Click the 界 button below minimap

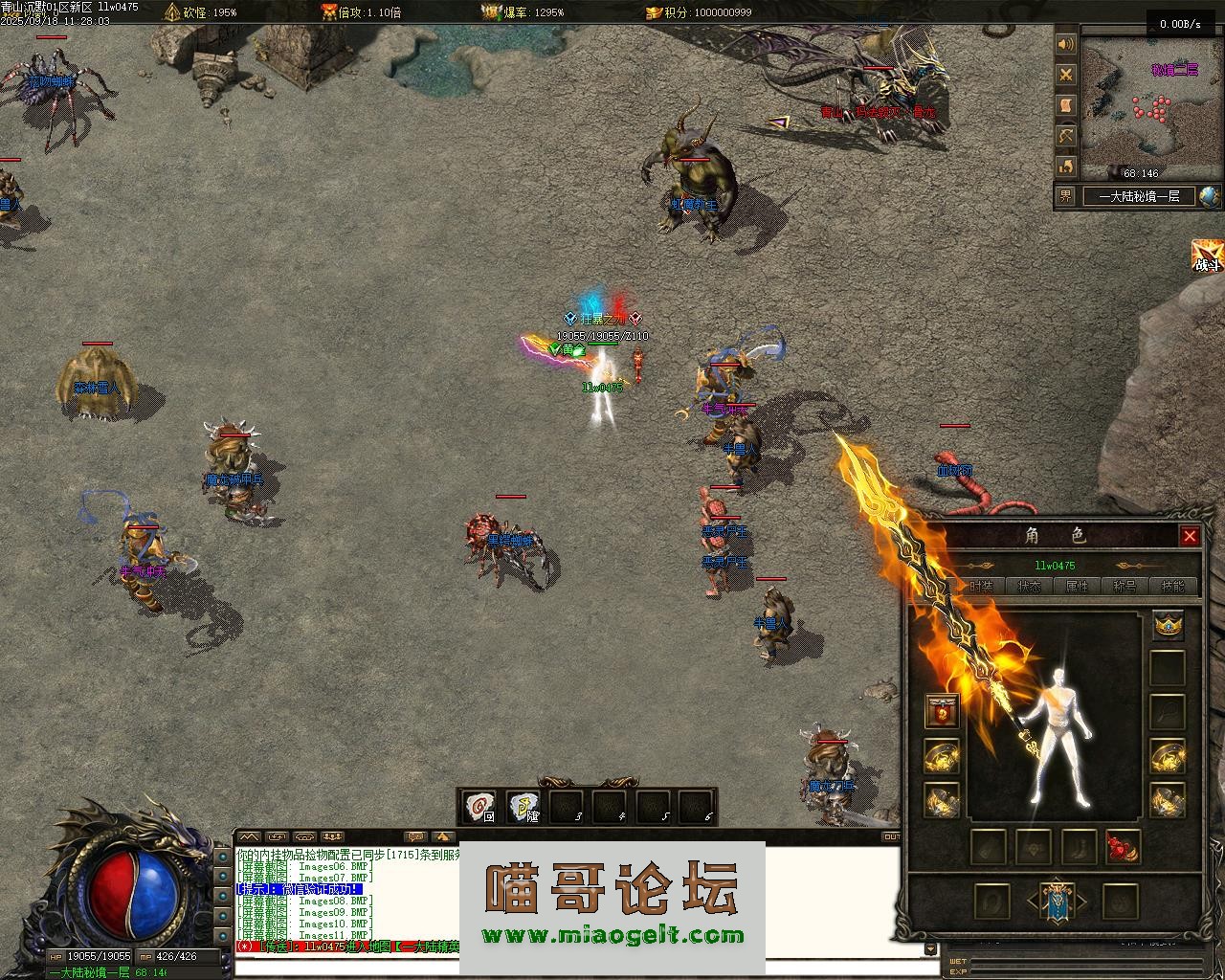tap(1066, 196)
